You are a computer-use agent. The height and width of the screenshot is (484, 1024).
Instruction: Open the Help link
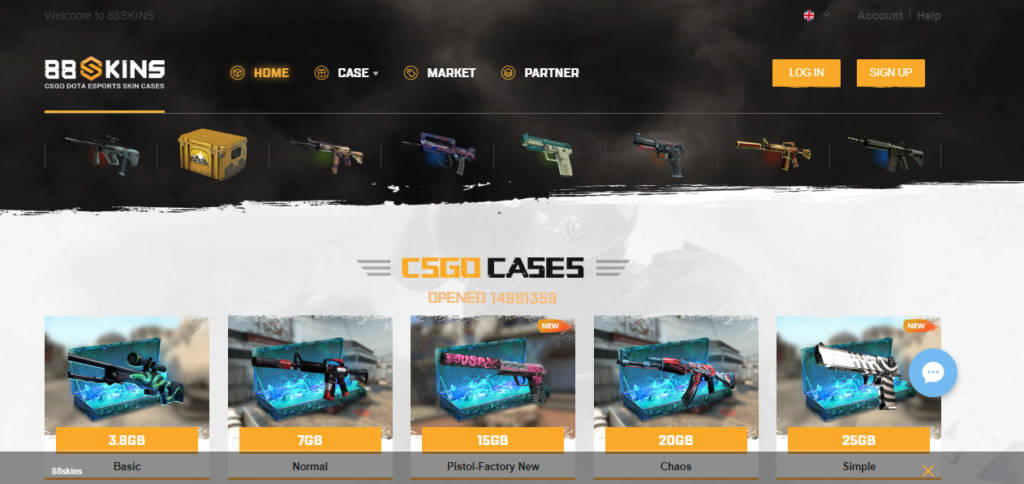929,16
